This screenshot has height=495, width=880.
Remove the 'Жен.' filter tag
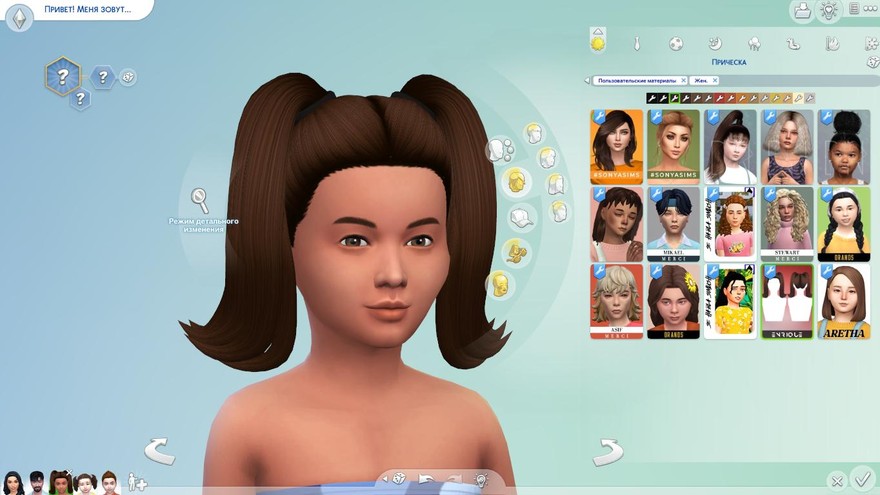tap(715, 80)
